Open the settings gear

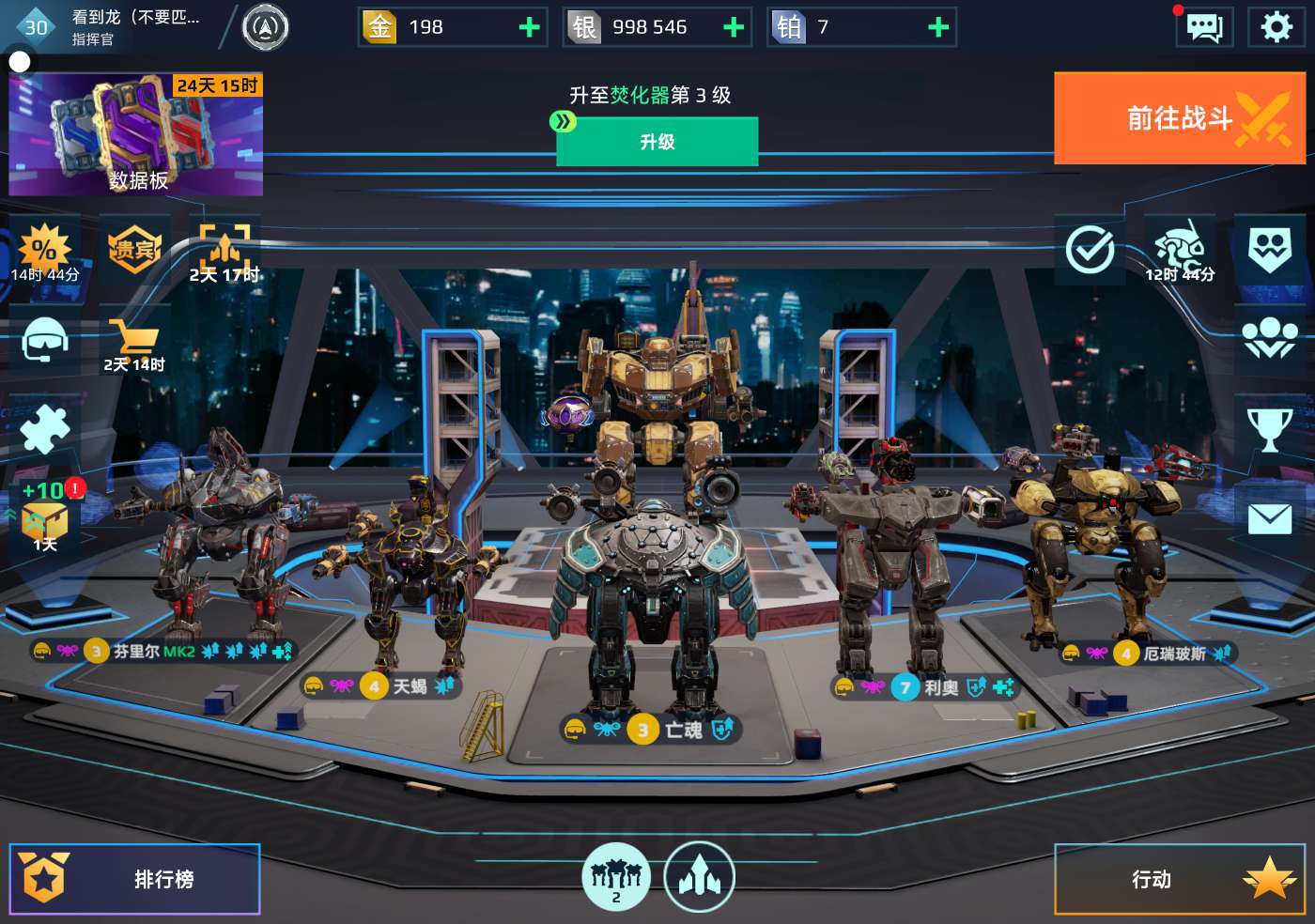(1276, 27)
